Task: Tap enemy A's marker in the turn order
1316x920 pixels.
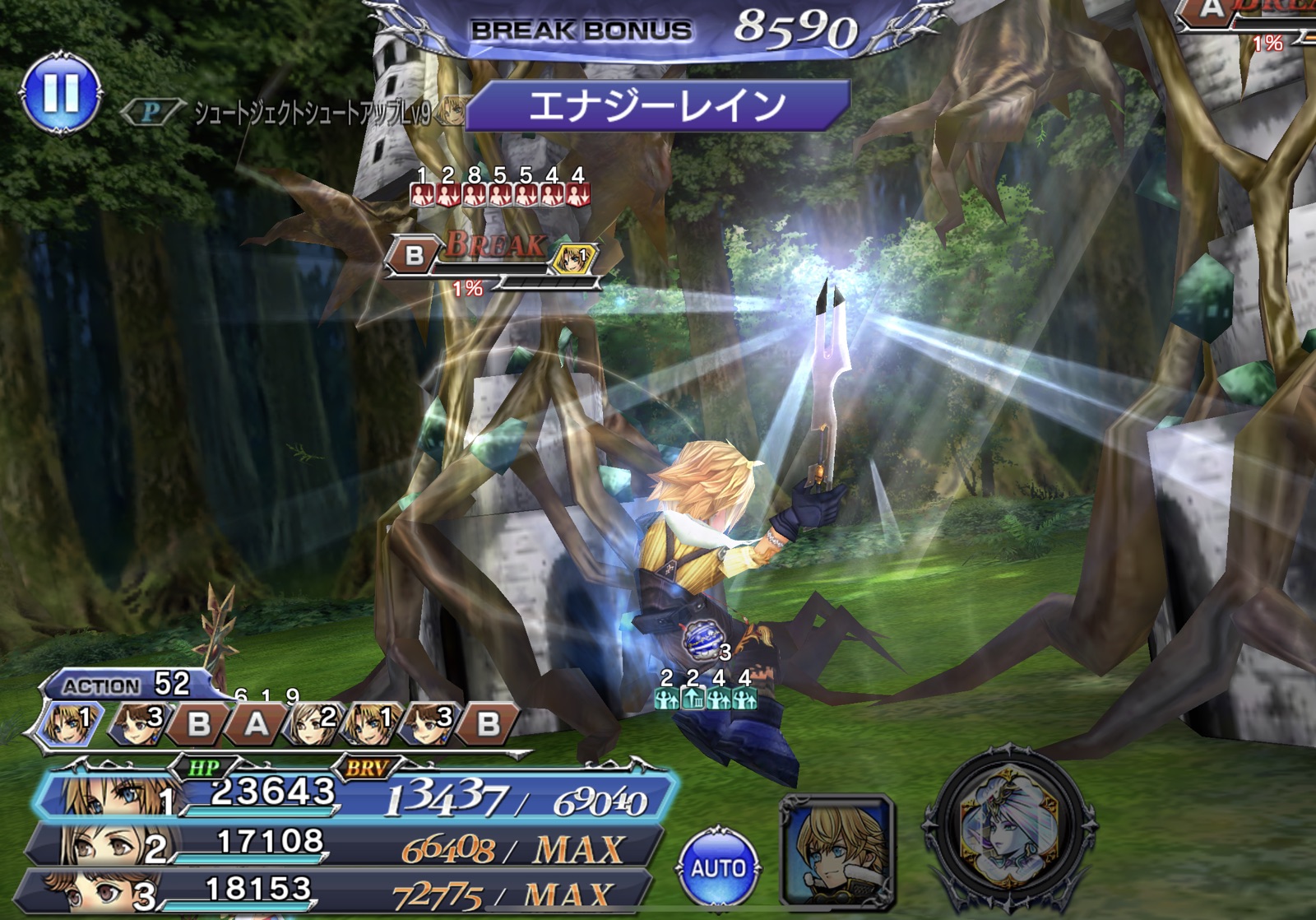Action: pyautogui.click(x=256, y=724)
